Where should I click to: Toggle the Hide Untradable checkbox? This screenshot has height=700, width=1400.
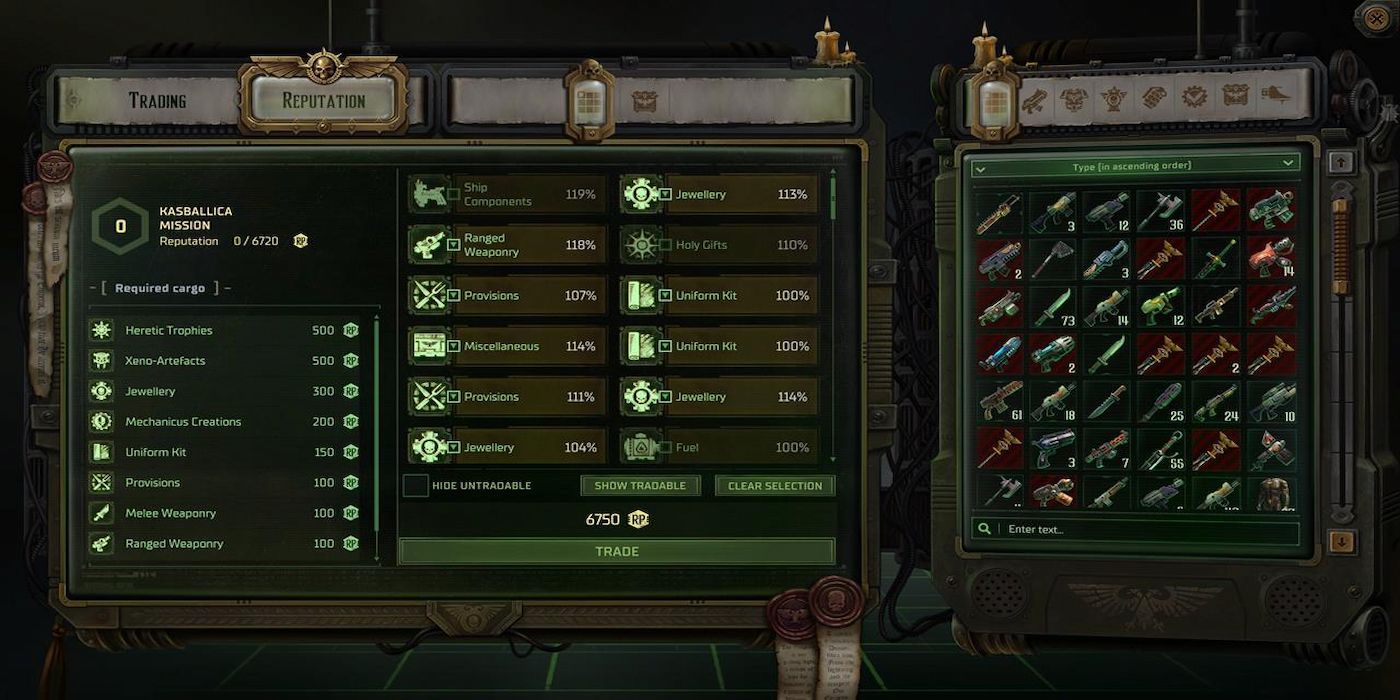click(416, 486)
